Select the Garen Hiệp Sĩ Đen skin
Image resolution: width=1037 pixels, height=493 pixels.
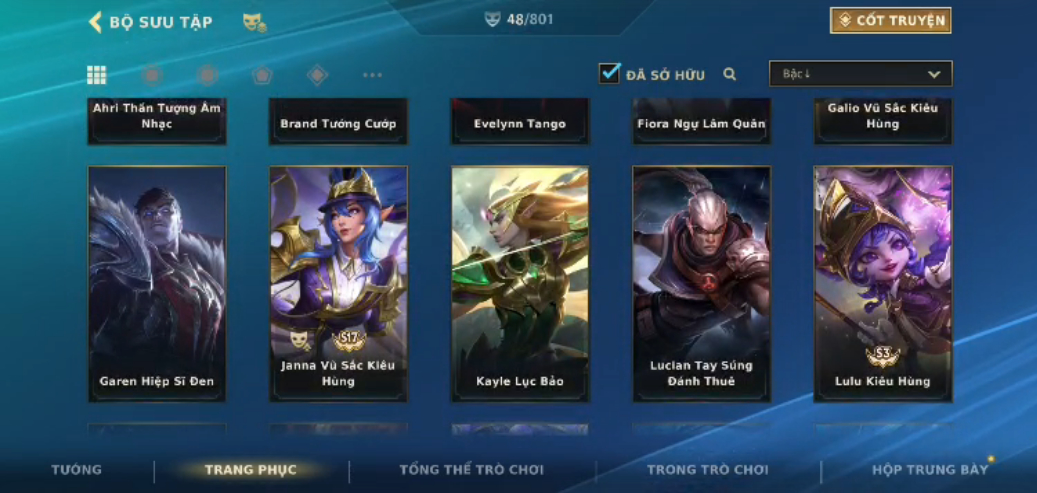[157, 284]
